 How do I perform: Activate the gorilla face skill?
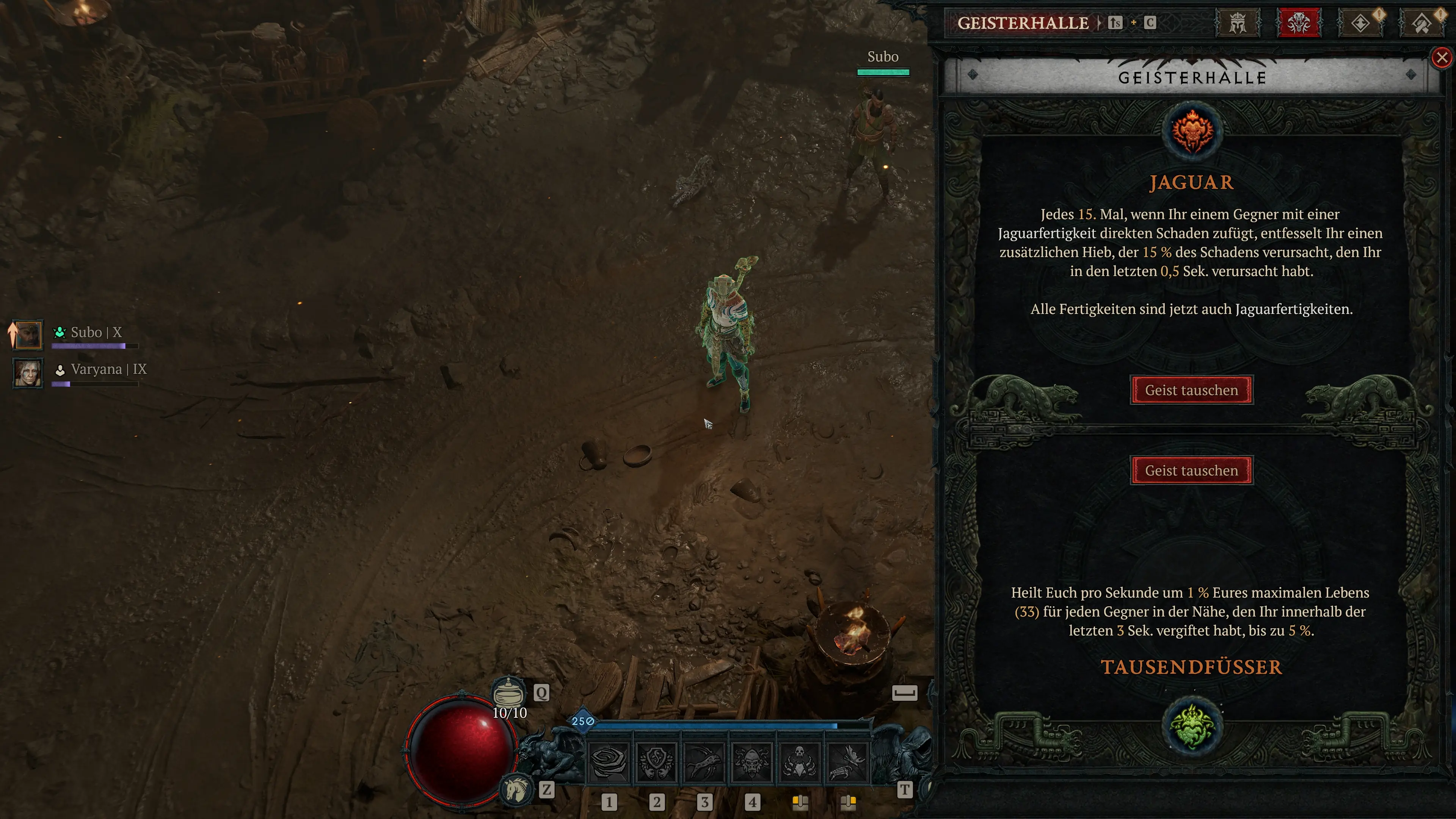tap(752, 763)
